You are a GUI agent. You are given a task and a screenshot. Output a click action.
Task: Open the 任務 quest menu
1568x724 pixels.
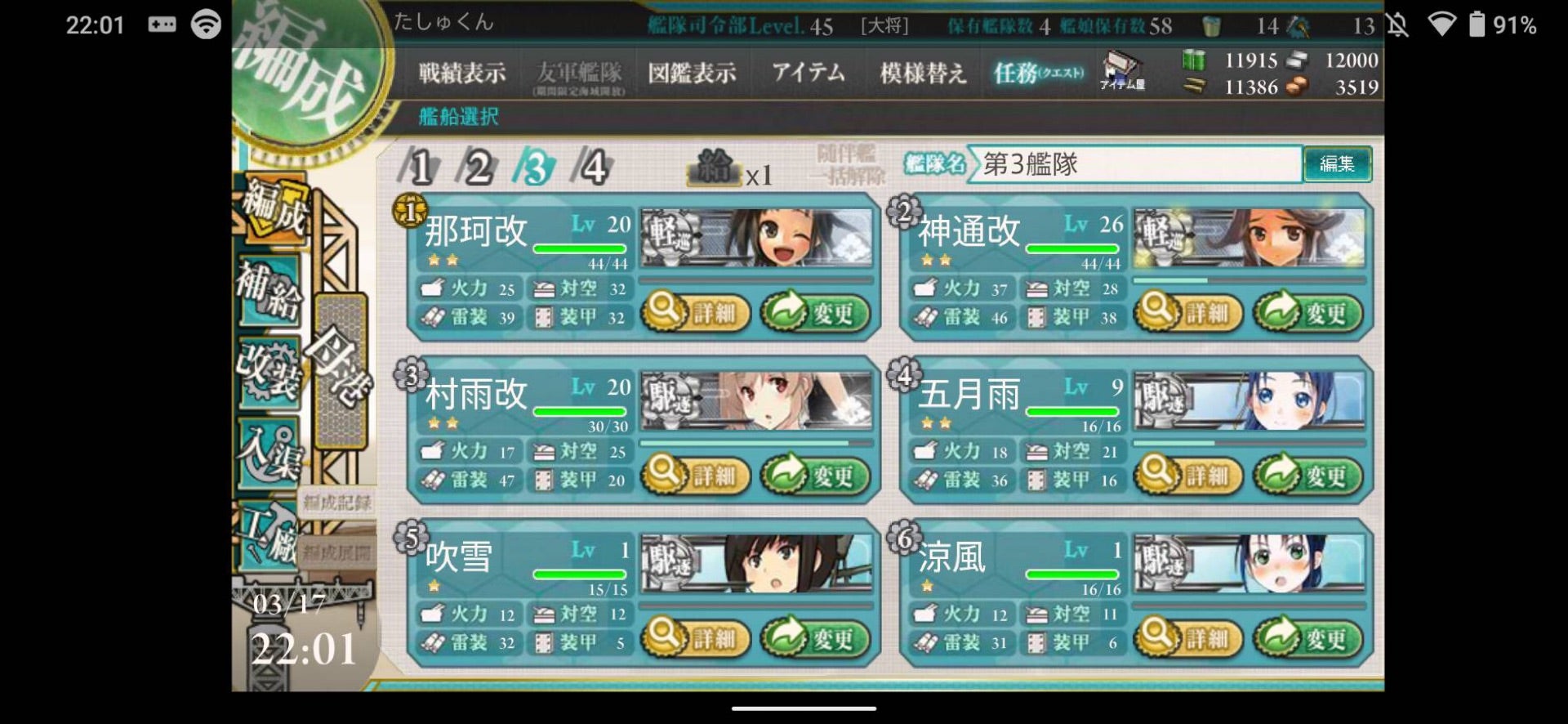click(1038, 74)
